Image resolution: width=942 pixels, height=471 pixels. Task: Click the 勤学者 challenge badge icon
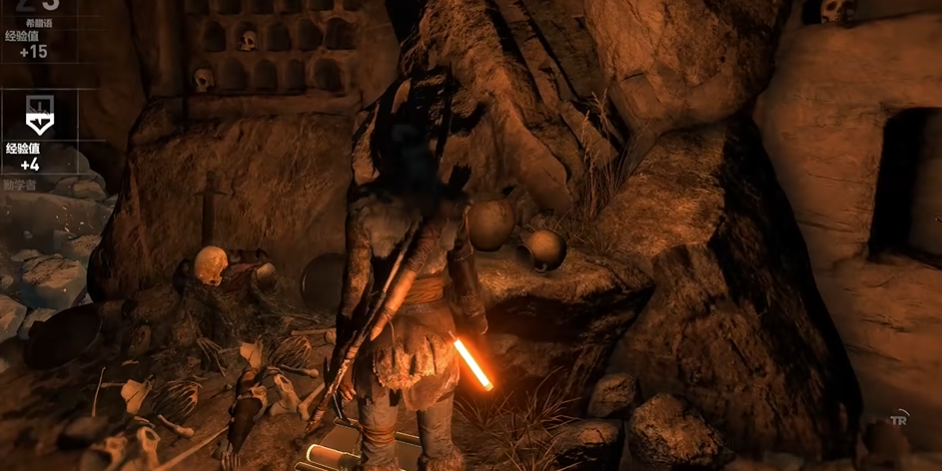click(37, 117)
